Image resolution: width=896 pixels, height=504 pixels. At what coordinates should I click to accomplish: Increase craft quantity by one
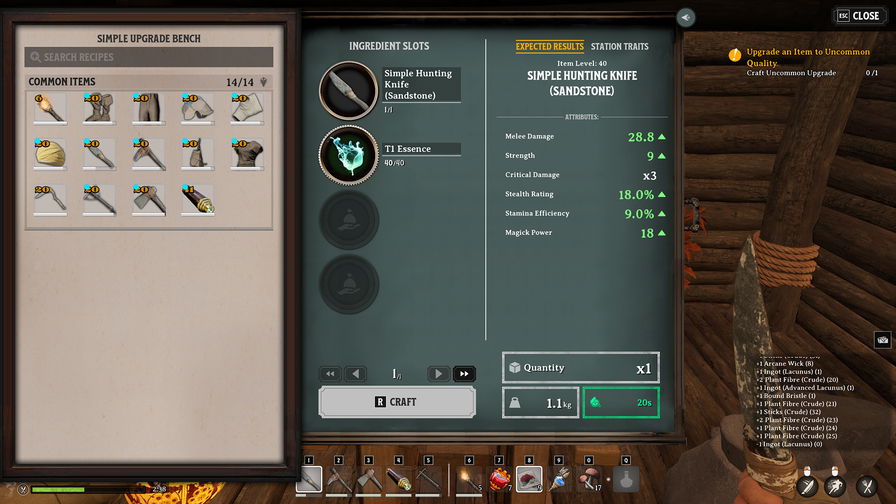tap(438, 374)
